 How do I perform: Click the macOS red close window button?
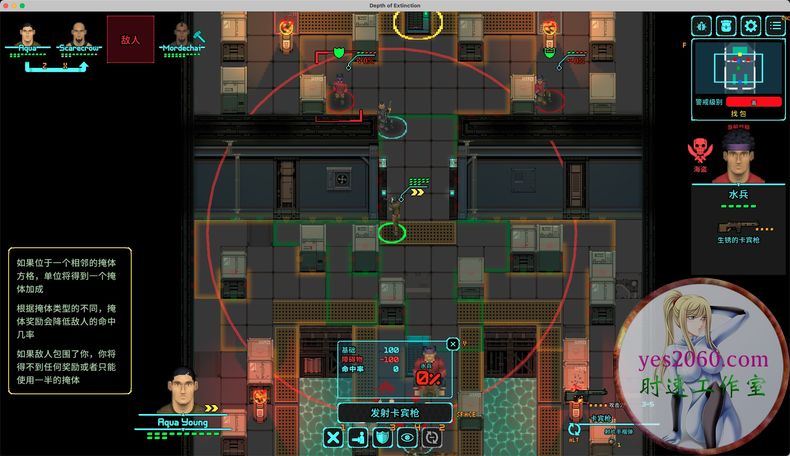click(7, 5)
